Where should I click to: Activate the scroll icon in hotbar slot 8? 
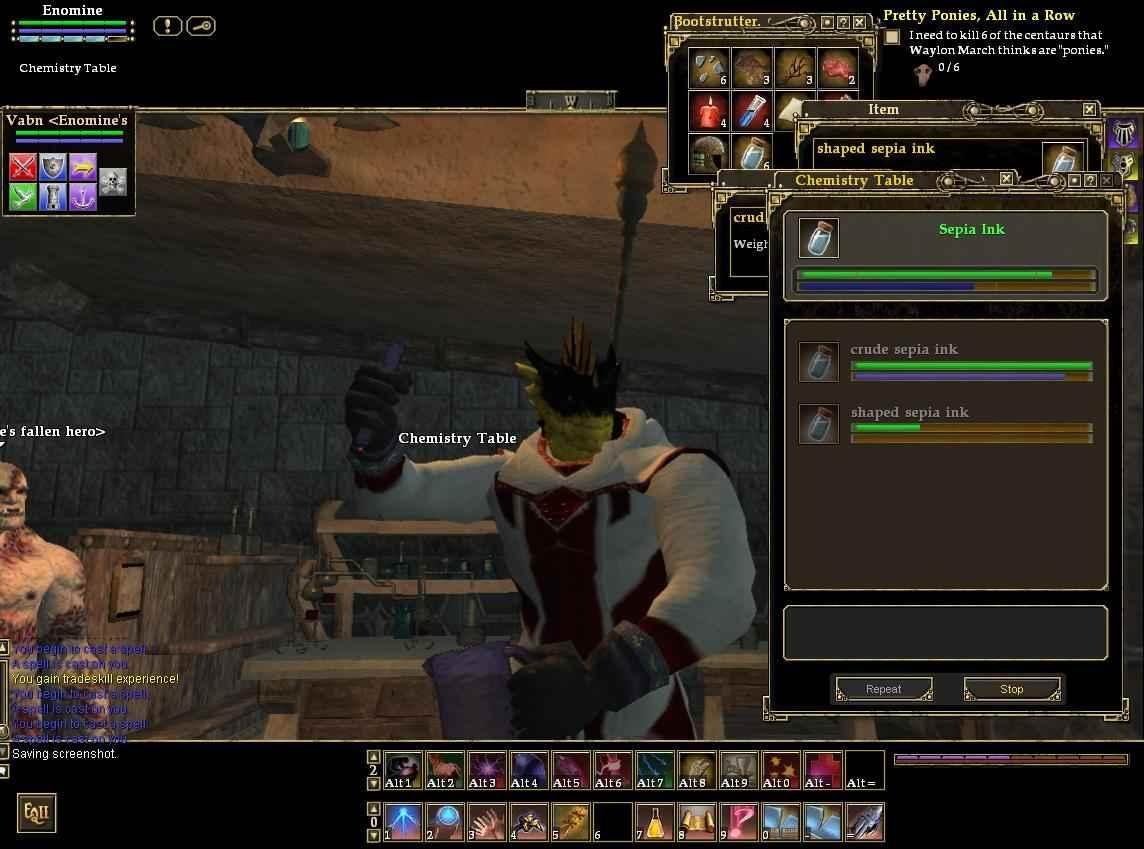[x=697, y=822]
